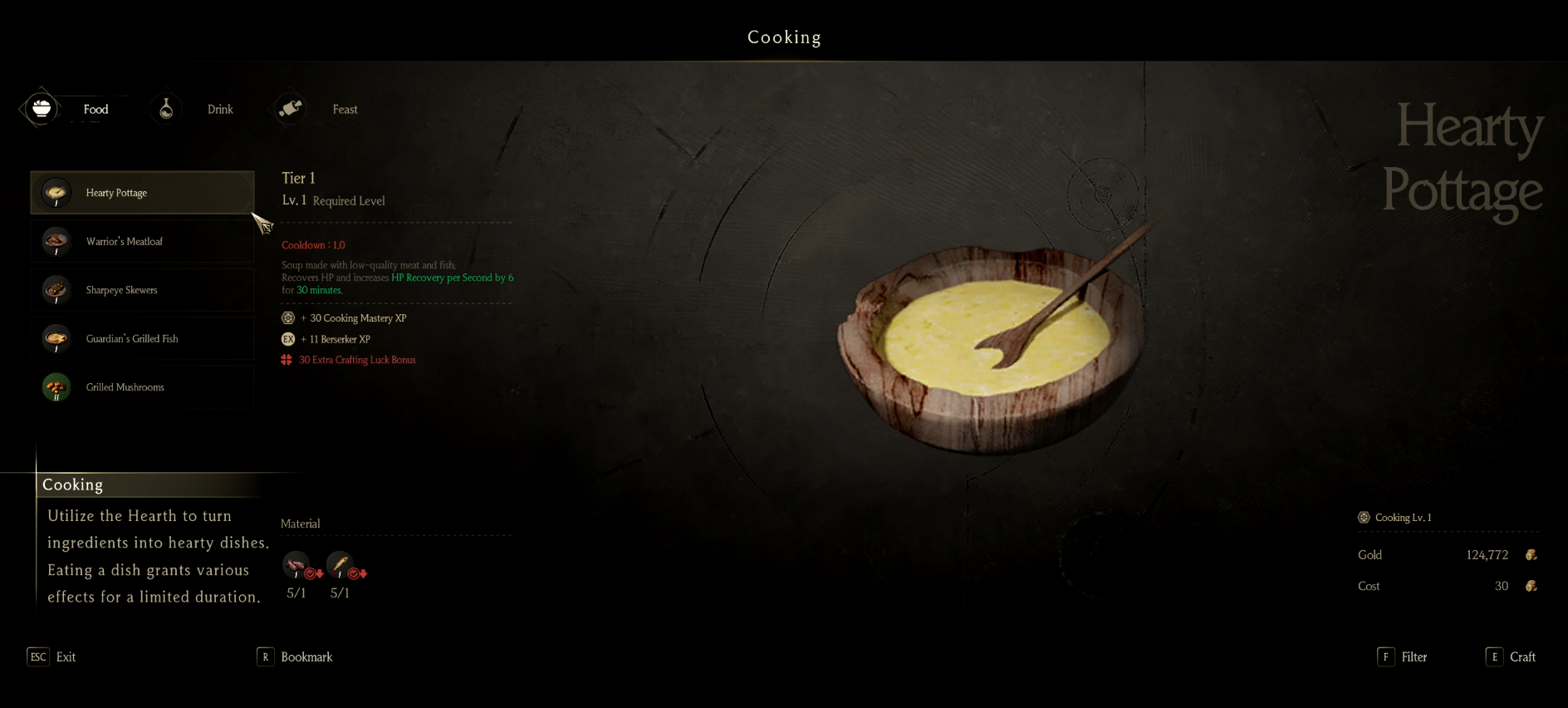
Task: Open the Grilled Mushrooms recipe
Action: [x=142, y=387]
